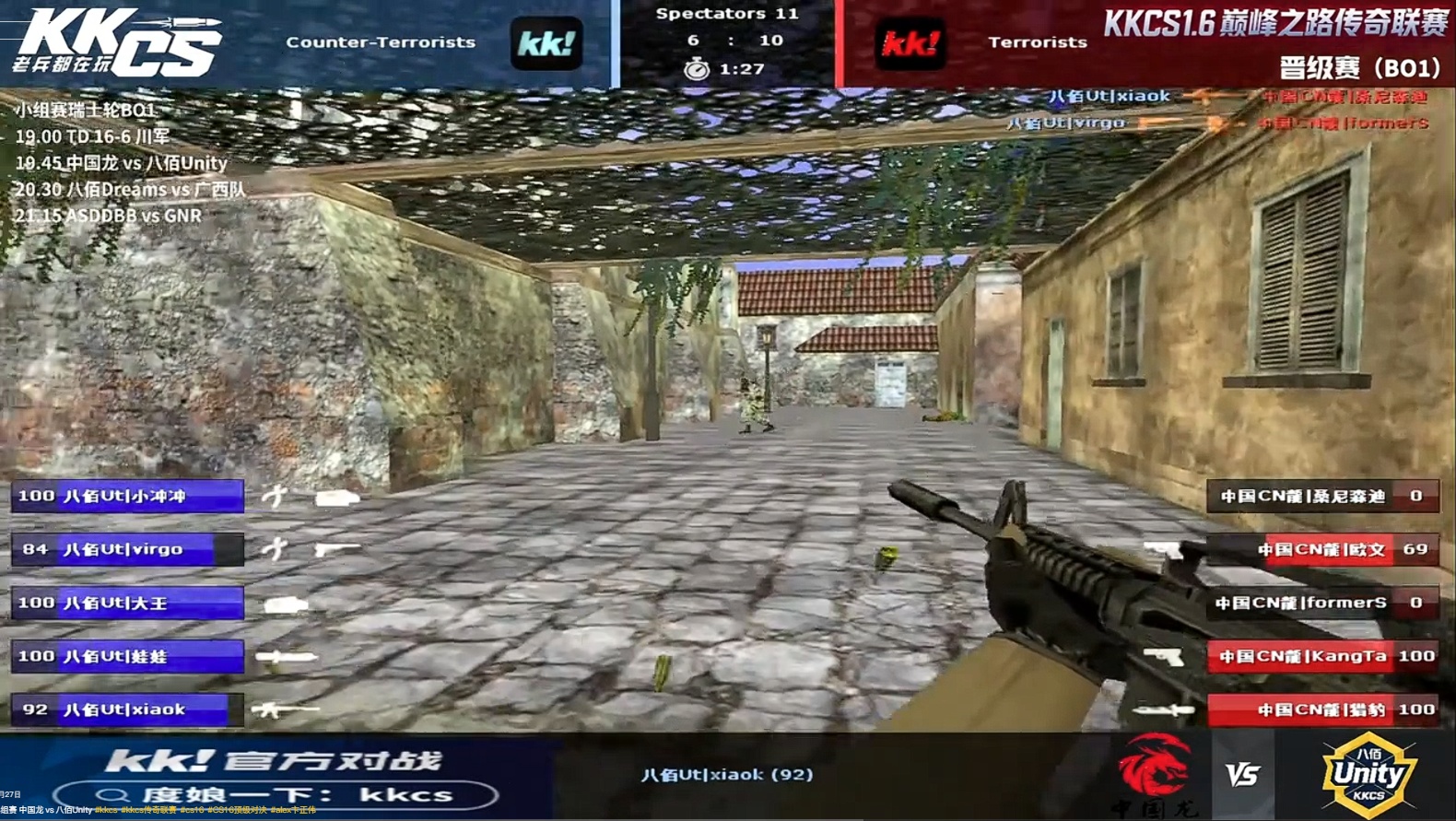This screenshot has height=821, width=1456.
Task: Choose the 中国CN龍|欧文 player row
Action: click(1322, 549)
